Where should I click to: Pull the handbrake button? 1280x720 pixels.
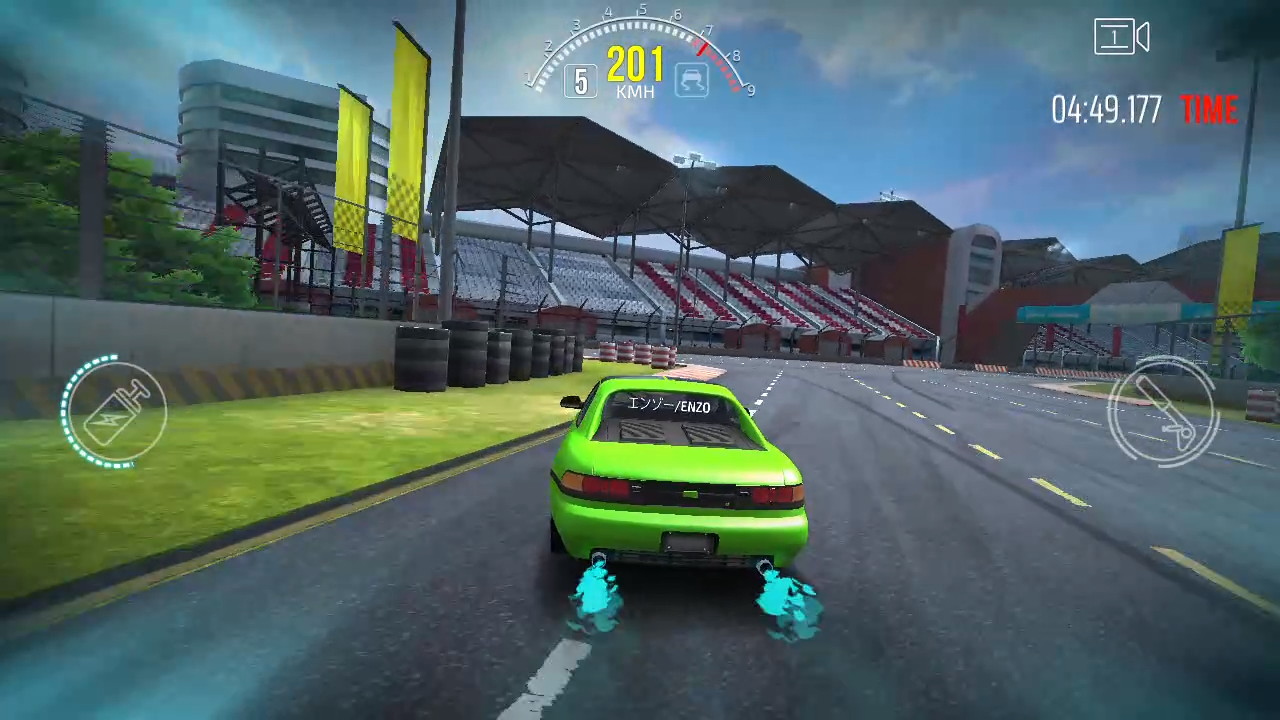point(1162,410)
